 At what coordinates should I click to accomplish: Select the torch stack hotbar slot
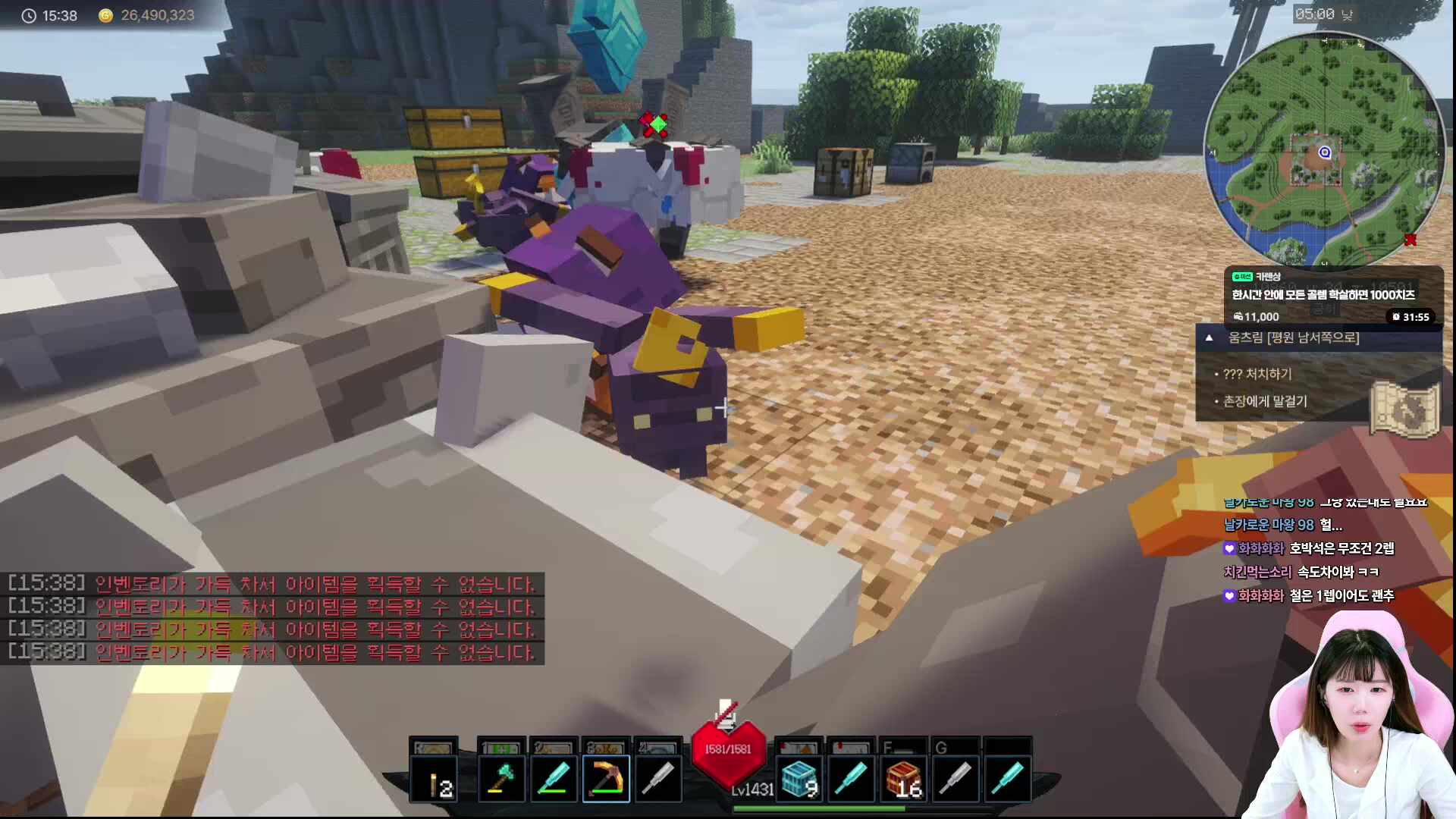[435, 779]
